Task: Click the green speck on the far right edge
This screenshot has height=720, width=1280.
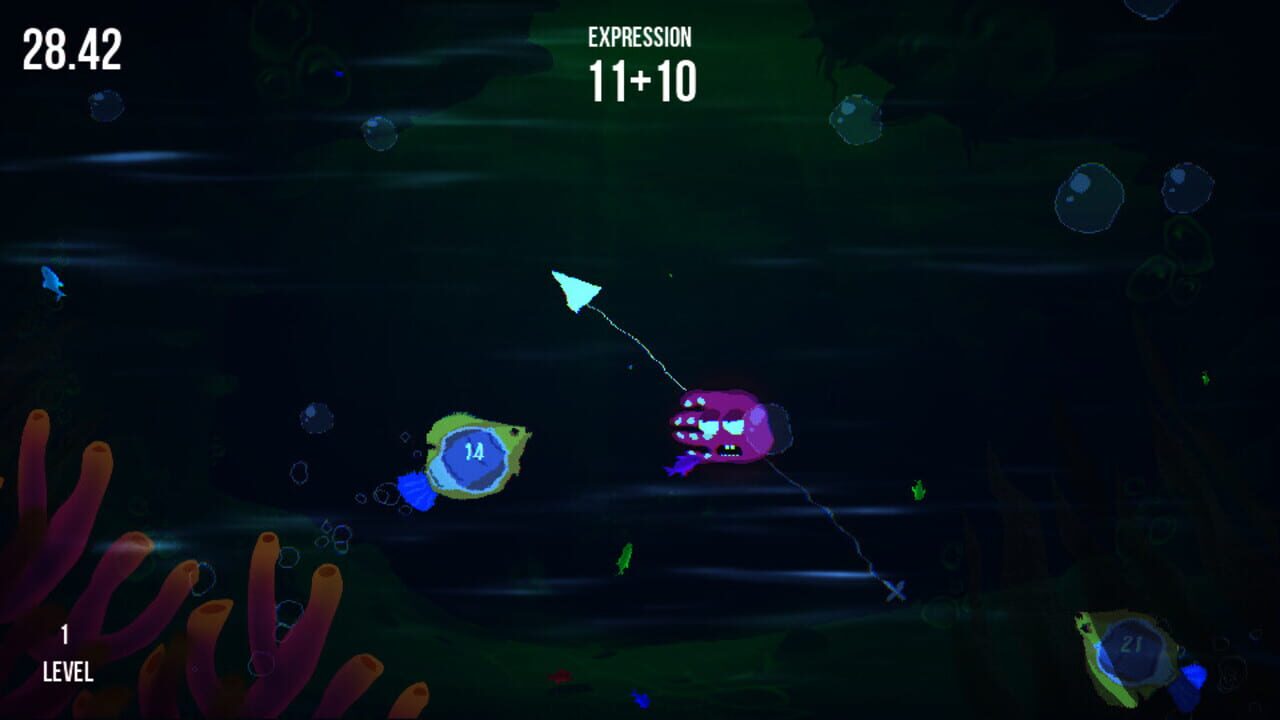Action: (1205, 377)
